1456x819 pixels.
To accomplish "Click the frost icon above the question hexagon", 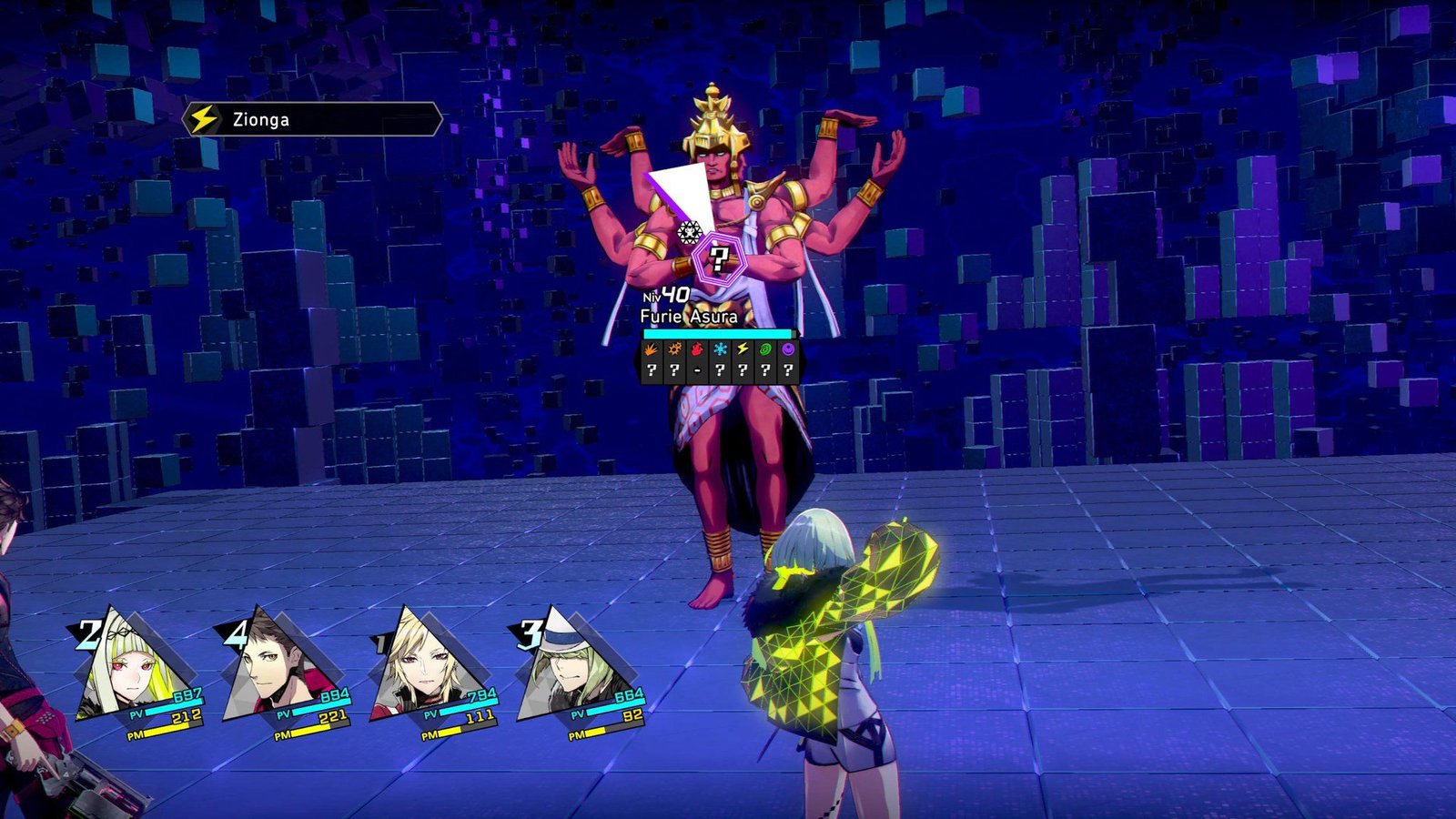I will coord(689,235).
